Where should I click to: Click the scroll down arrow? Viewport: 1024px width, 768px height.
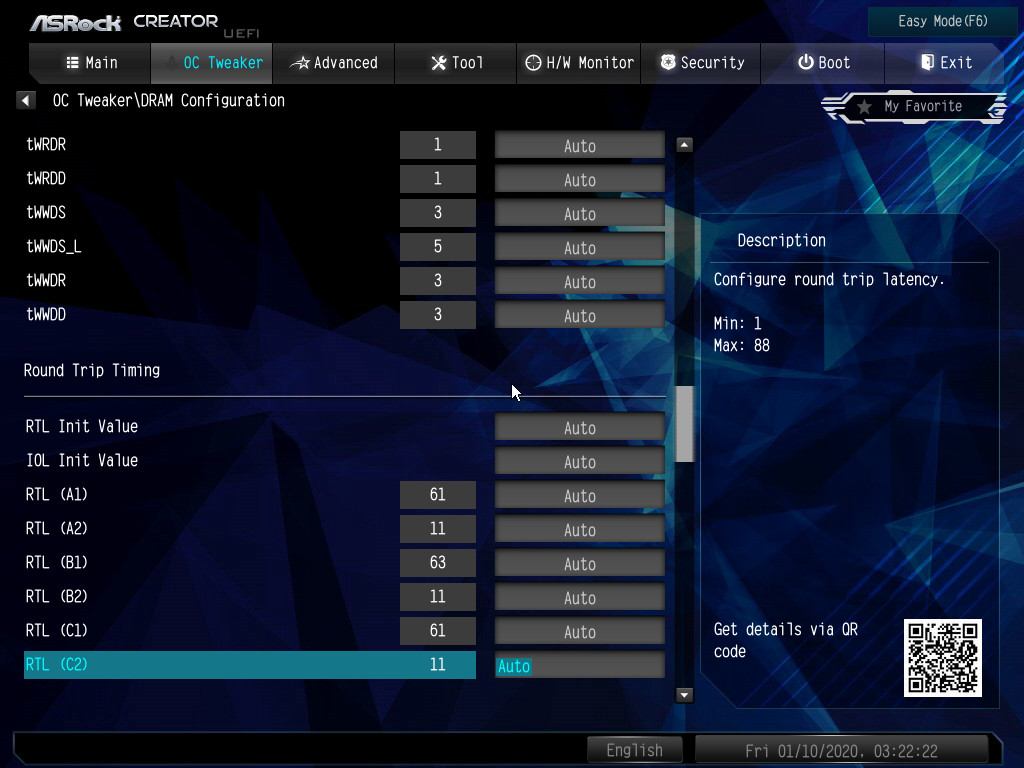[685, 694]
